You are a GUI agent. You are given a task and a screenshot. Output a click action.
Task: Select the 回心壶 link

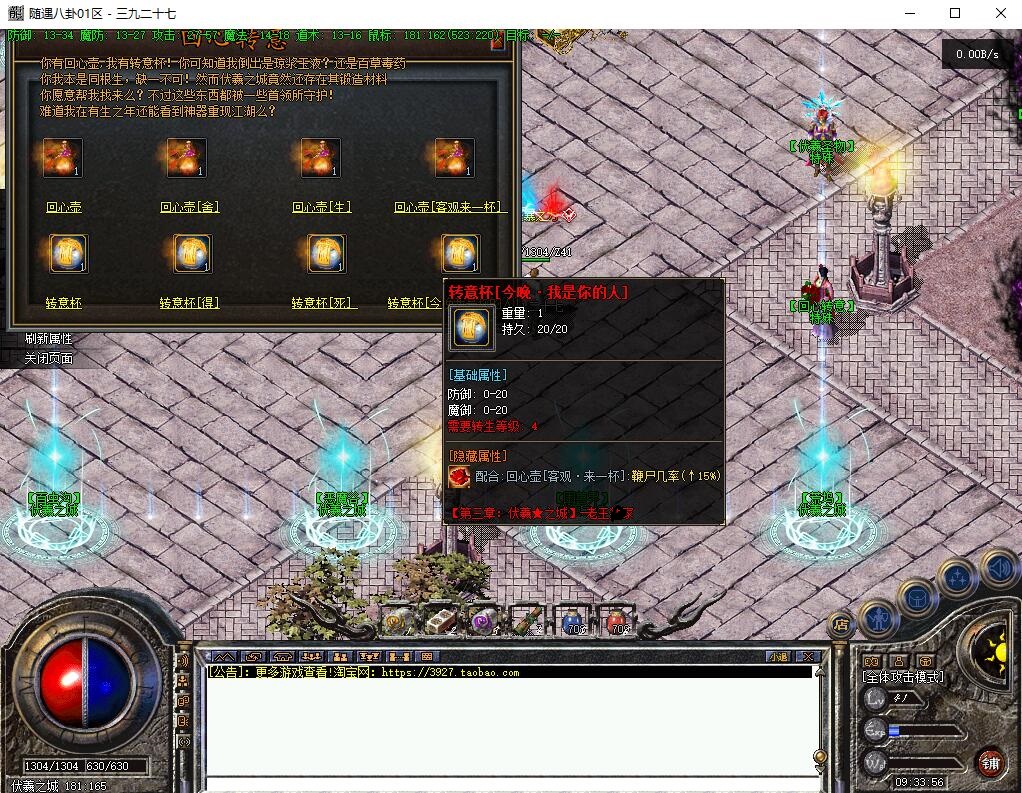[63, 207]
